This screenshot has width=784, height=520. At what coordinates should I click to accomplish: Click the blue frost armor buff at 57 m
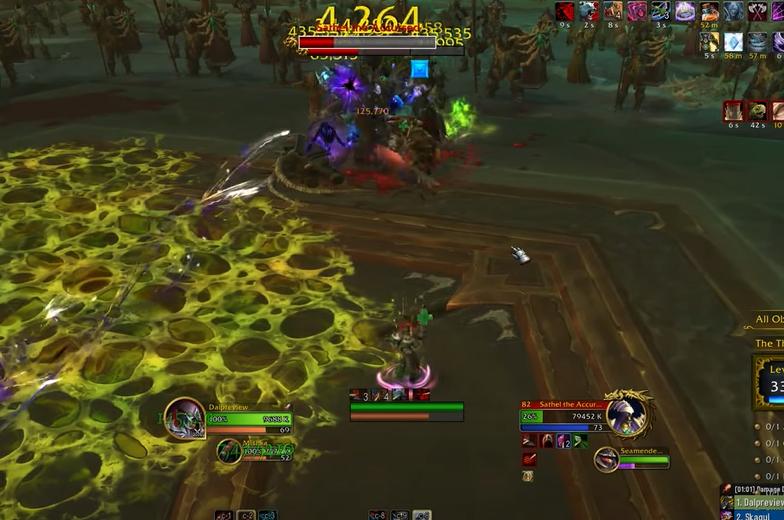757,43
